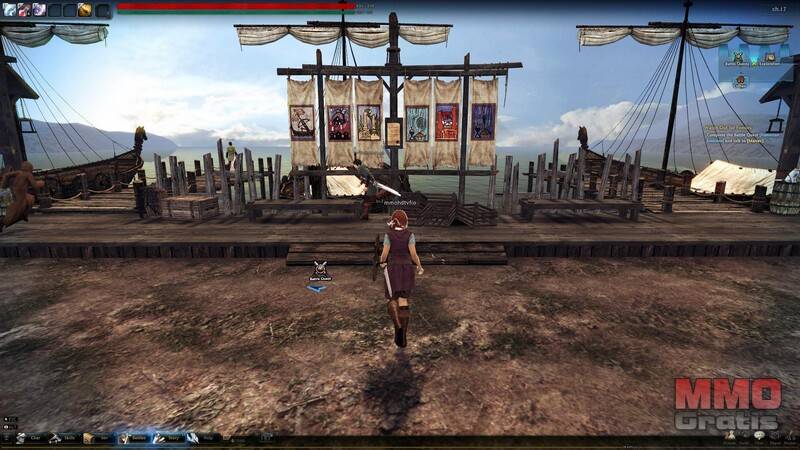Click the golden icon in the top-left row
This screenshot has width=800, height=450.
[85, 10]
